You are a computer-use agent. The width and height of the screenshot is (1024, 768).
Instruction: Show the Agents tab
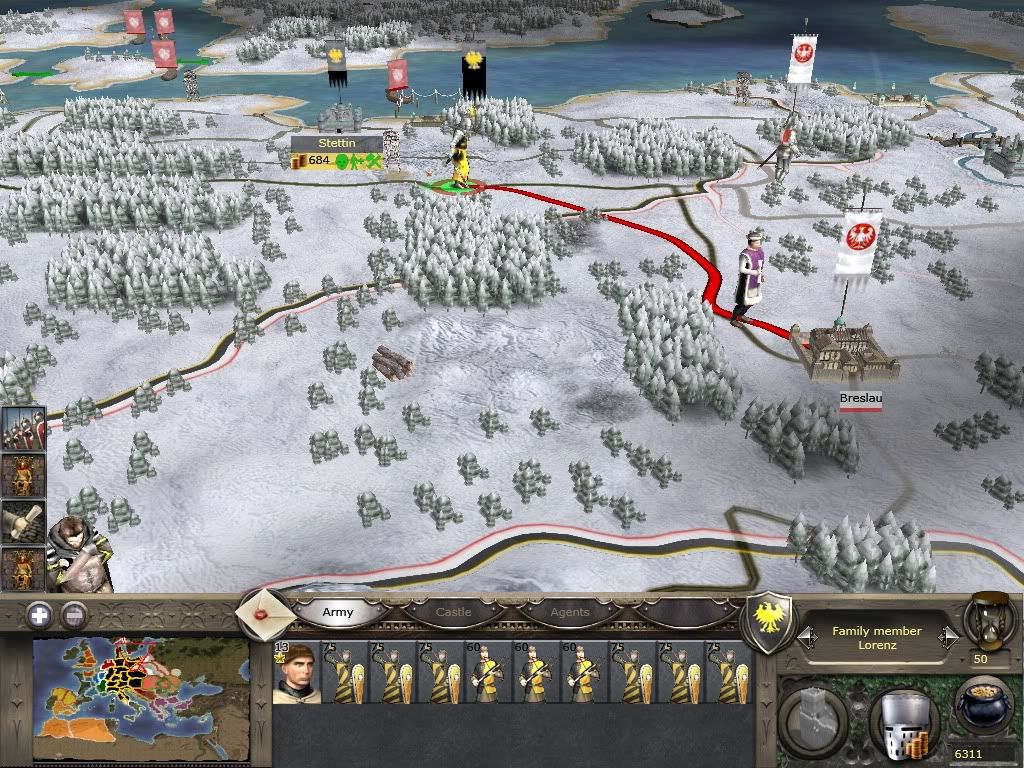point(570,612)
